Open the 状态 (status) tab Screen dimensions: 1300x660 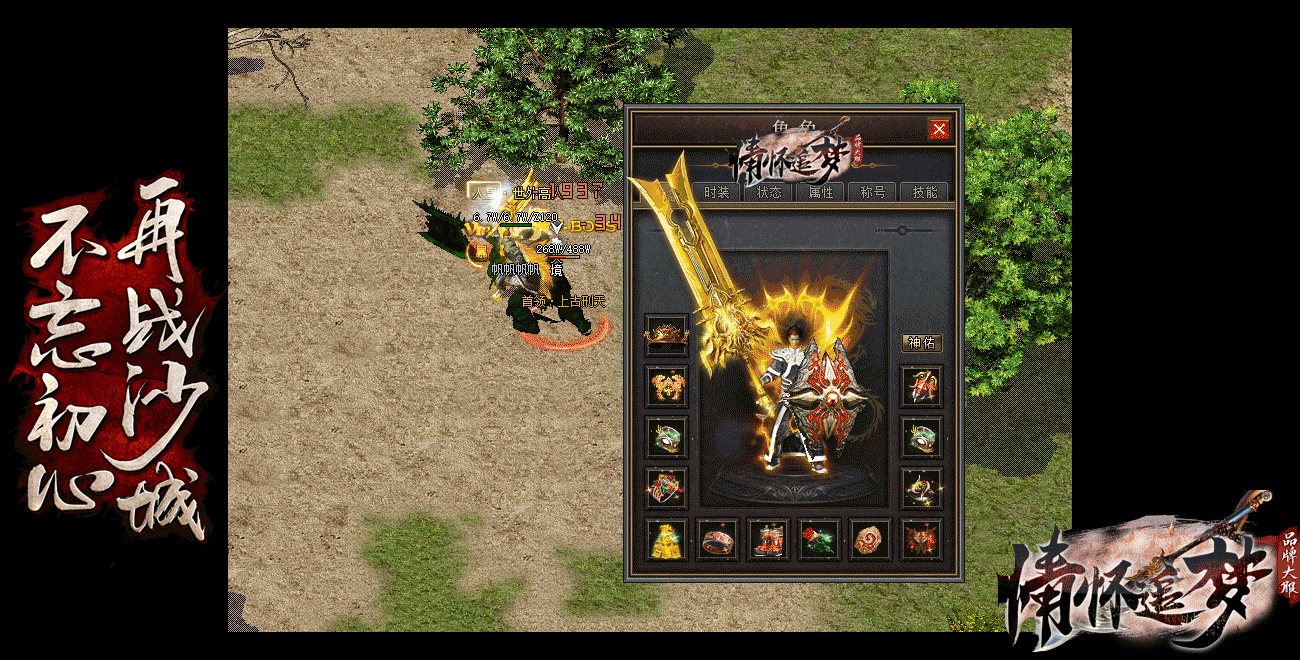click(769, 192)
